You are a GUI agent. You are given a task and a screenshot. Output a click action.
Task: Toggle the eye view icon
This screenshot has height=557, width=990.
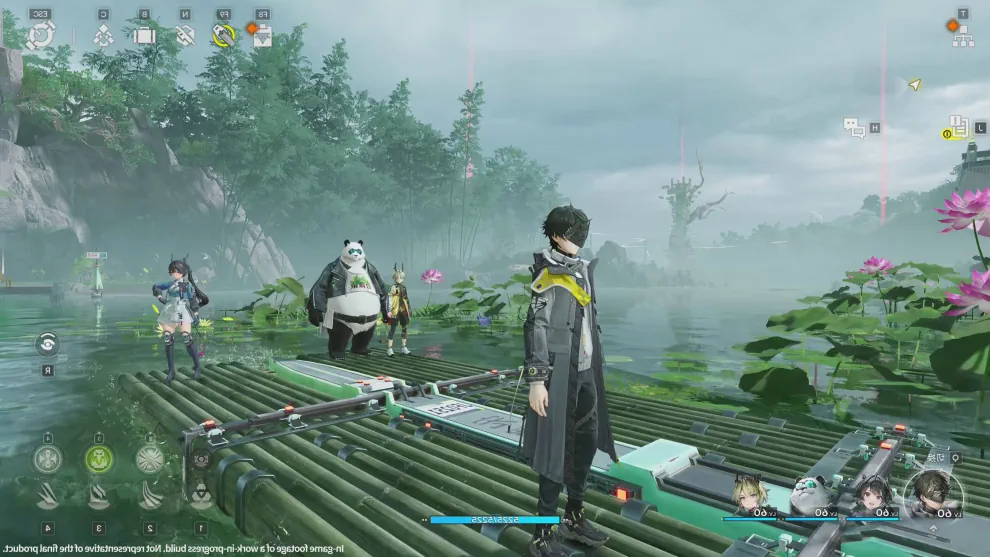click(x=47, y=343)
